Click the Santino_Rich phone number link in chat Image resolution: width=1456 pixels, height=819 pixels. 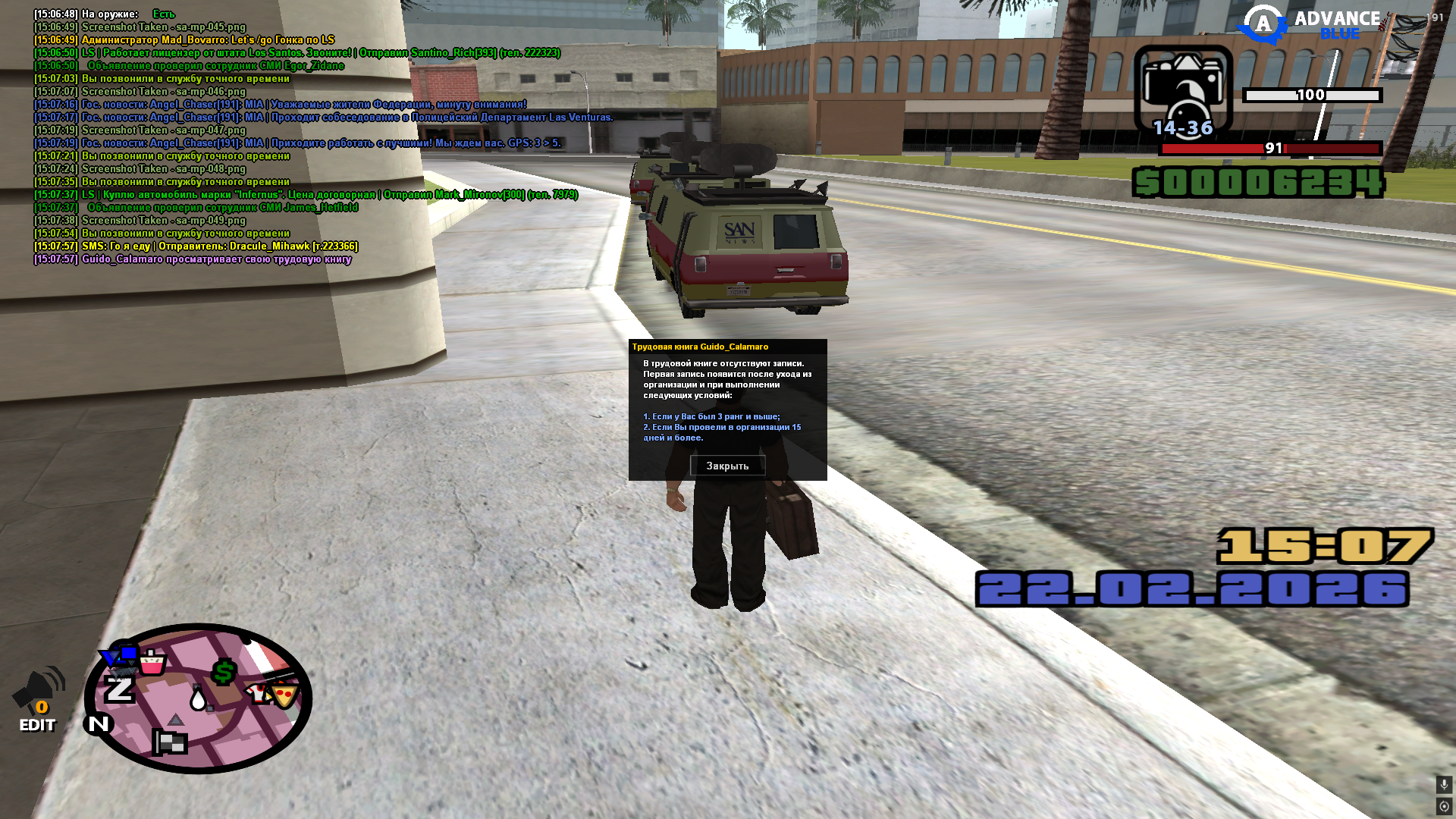529,53
